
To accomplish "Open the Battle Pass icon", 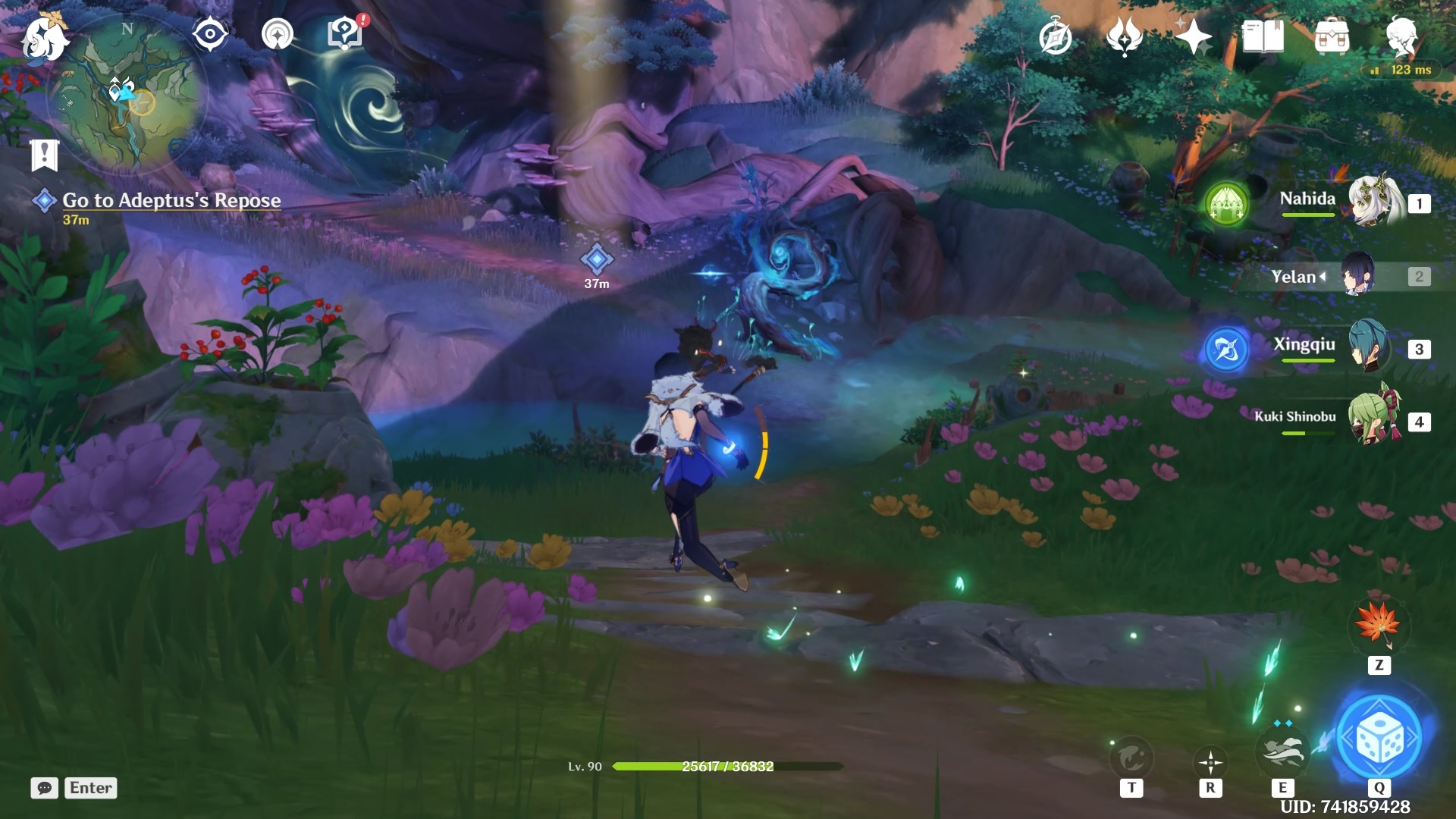I will click(x=1125, y=36).
